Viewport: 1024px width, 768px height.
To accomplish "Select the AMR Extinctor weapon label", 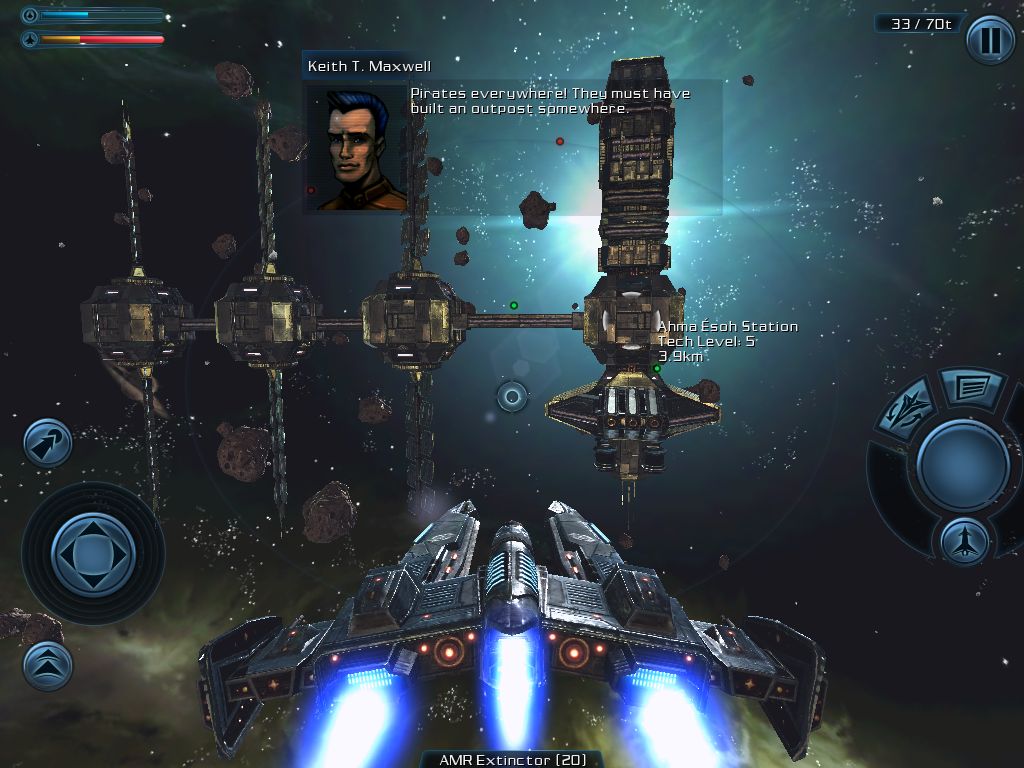I will pos(512,759).
